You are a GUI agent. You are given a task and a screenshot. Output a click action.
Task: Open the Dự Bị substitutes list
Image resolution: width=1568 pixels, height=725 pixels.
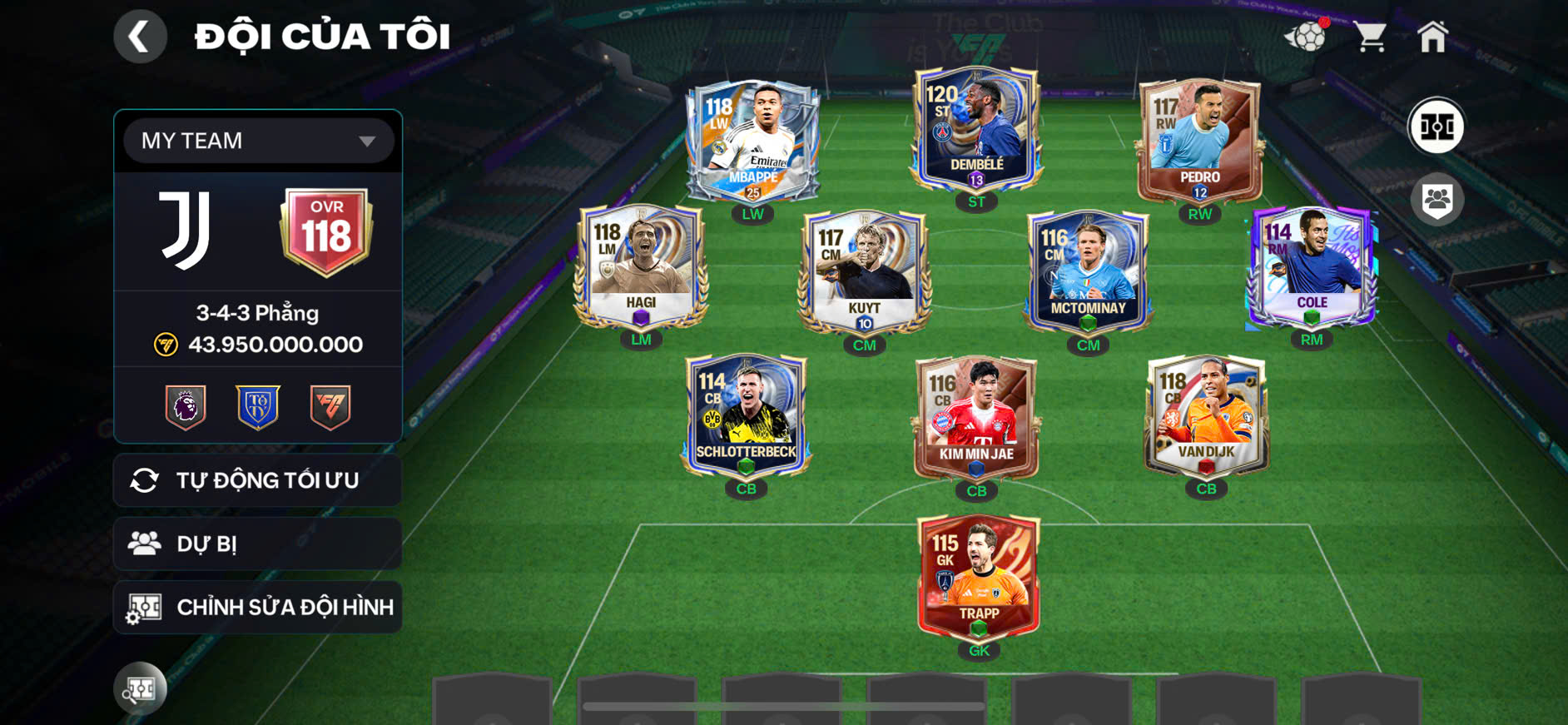click(258, 544)
